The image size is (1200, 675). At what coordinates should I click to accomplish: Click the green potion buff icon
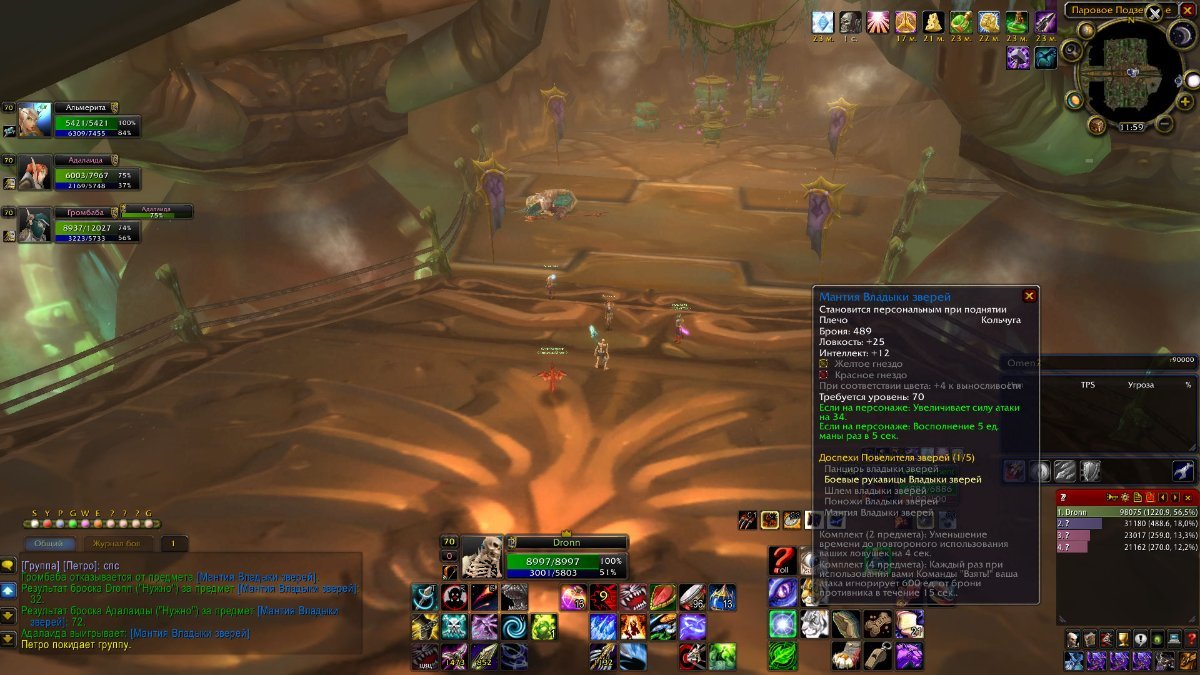pyautogui.click(x=962, y=22)
